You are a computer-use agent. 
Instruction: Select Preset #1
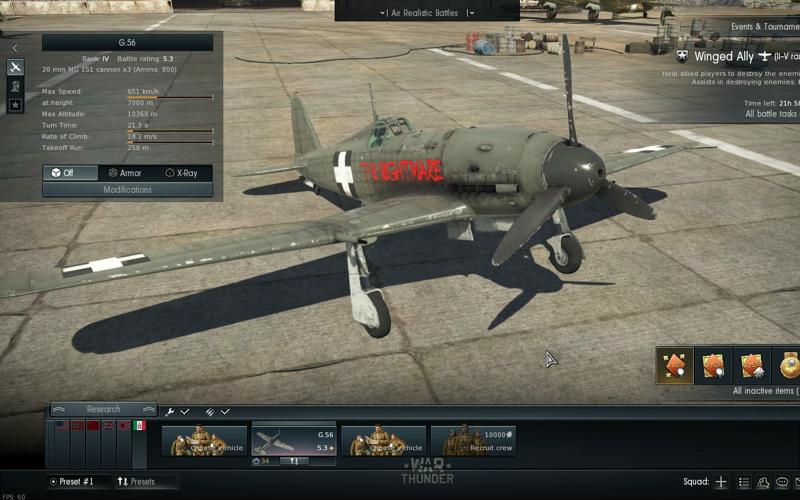point(76,482)
